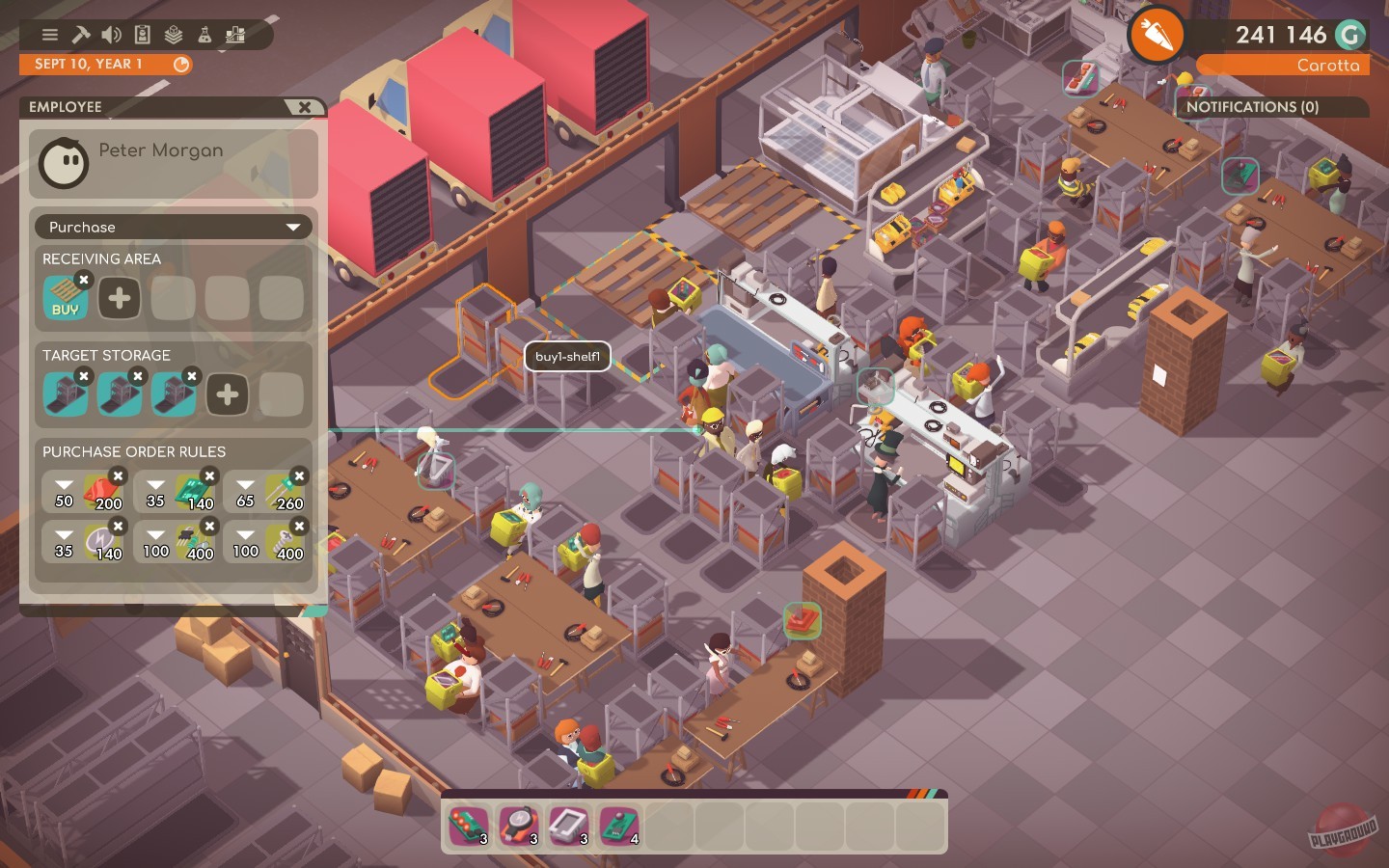Open the logistics layers panel
This screenshot has height=868, width=1389.
(x=175, y=35)
